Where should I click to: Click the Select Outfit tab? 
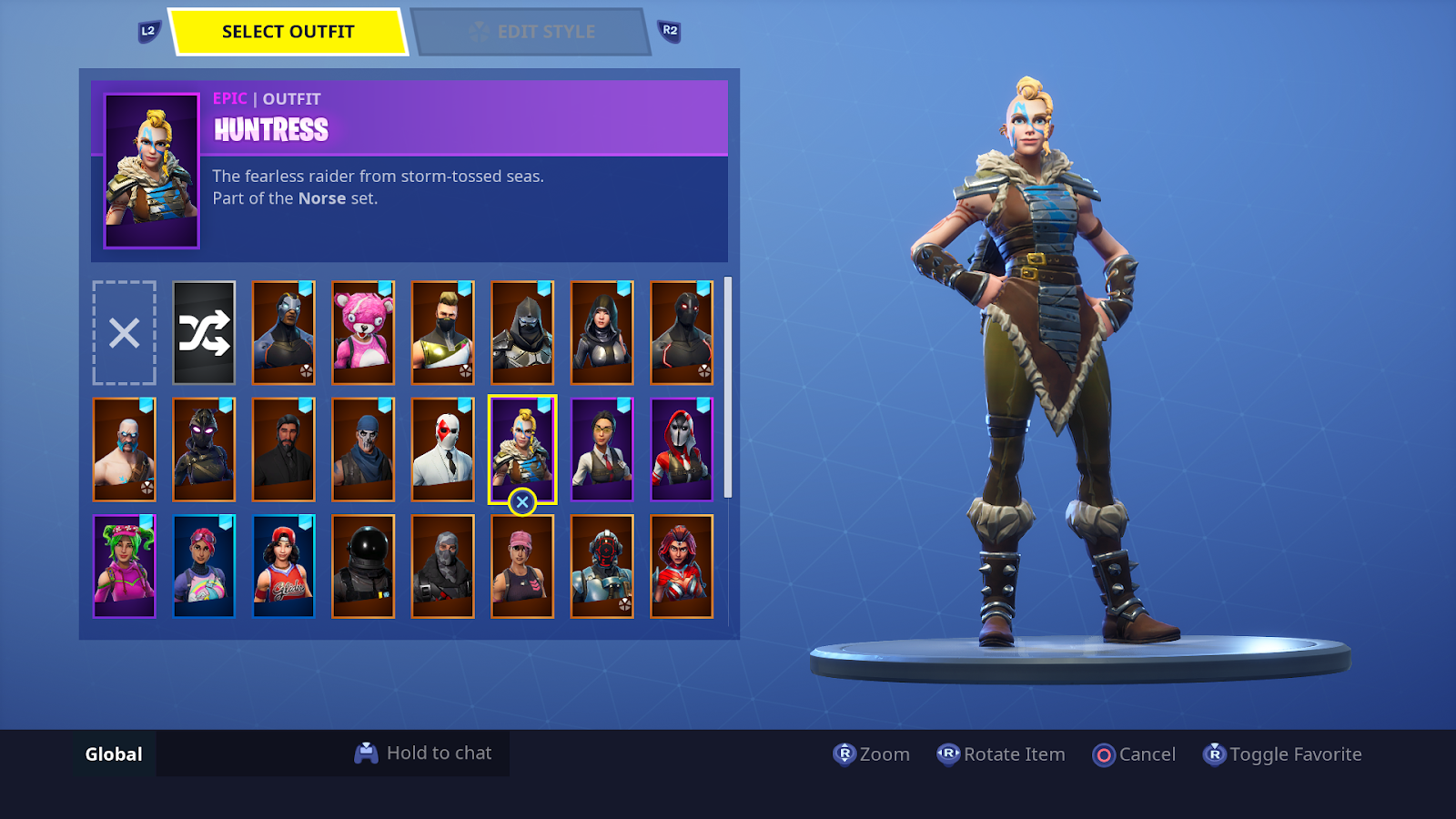pyautogui.click(x=287, y=30)
